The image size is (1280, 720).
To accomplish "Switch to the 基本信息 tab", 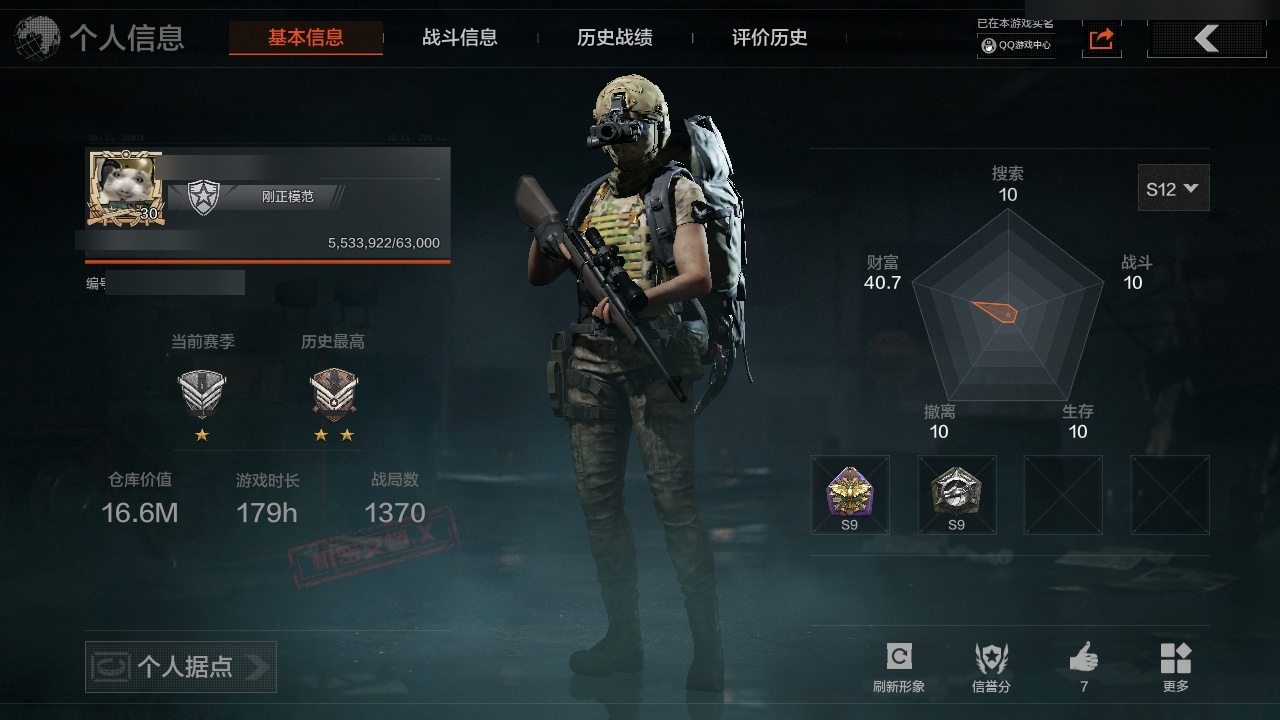I will pos(305,38).
